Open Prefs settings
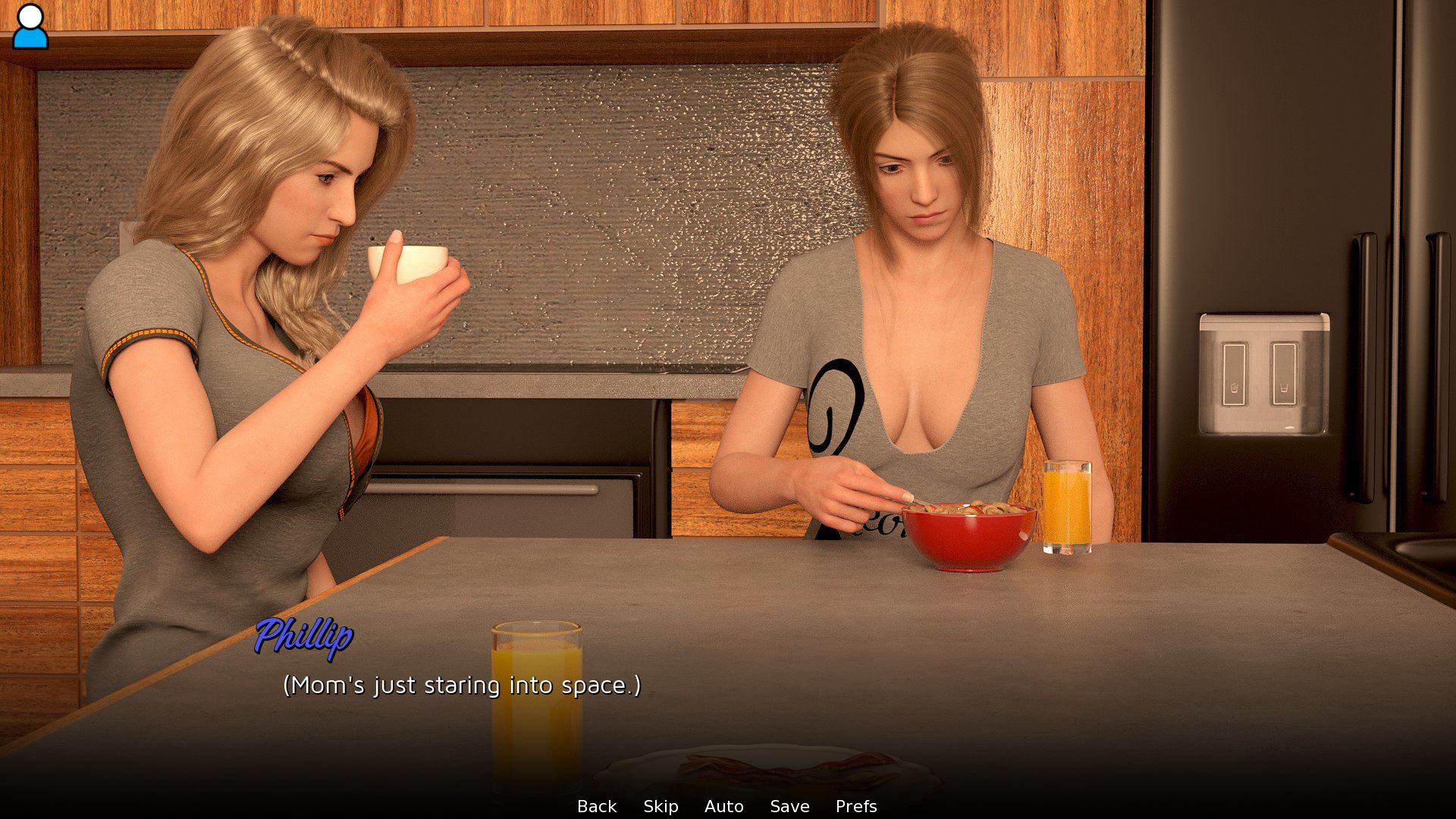 (x=856, y=806)
